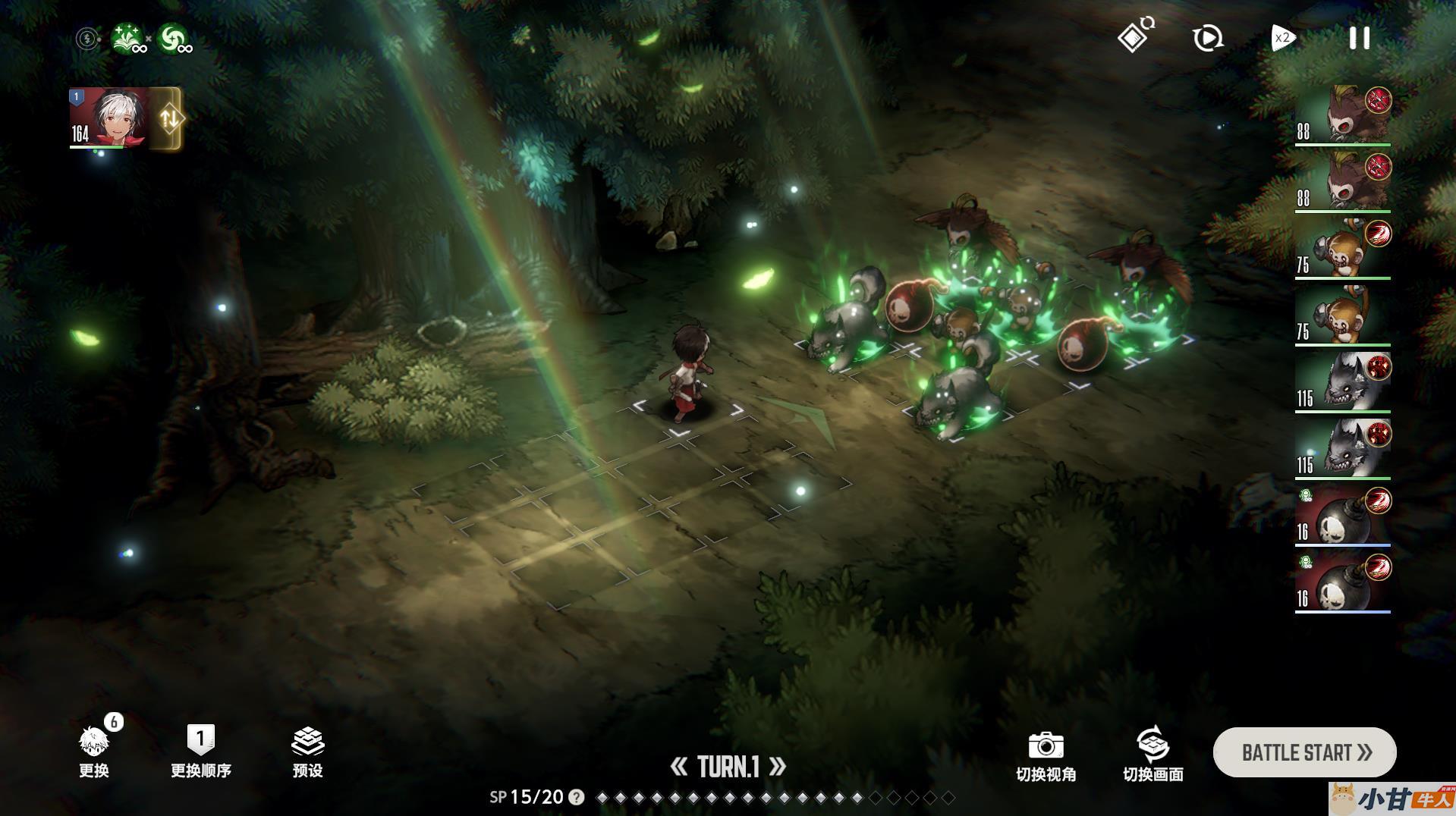Open 更换顺序 order change
1456x816 pixels.
coord(200,751)
